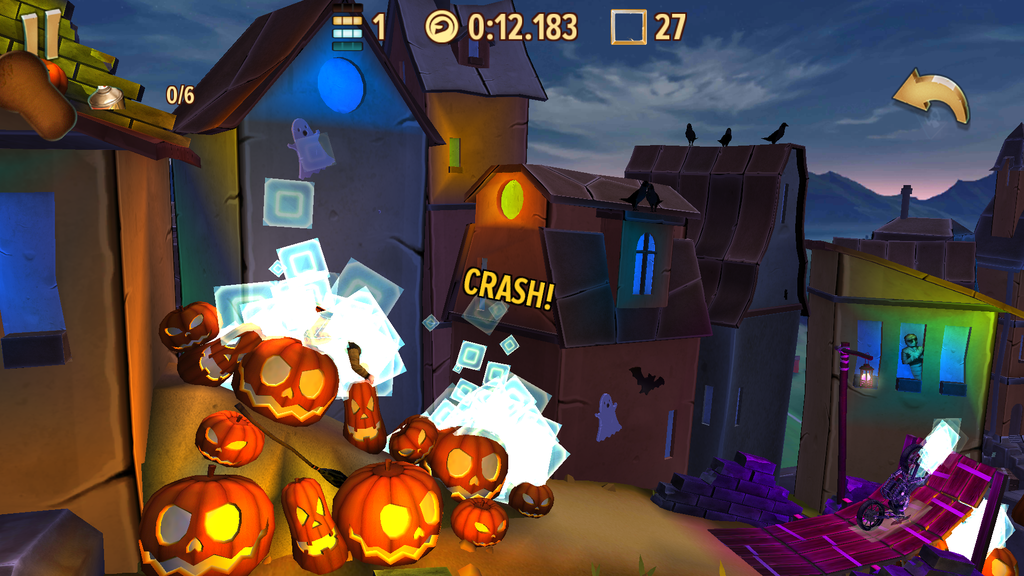This screenshot has width=1024, height=576.
Task: Pause the game with the pause button
Action: point(40,35)
